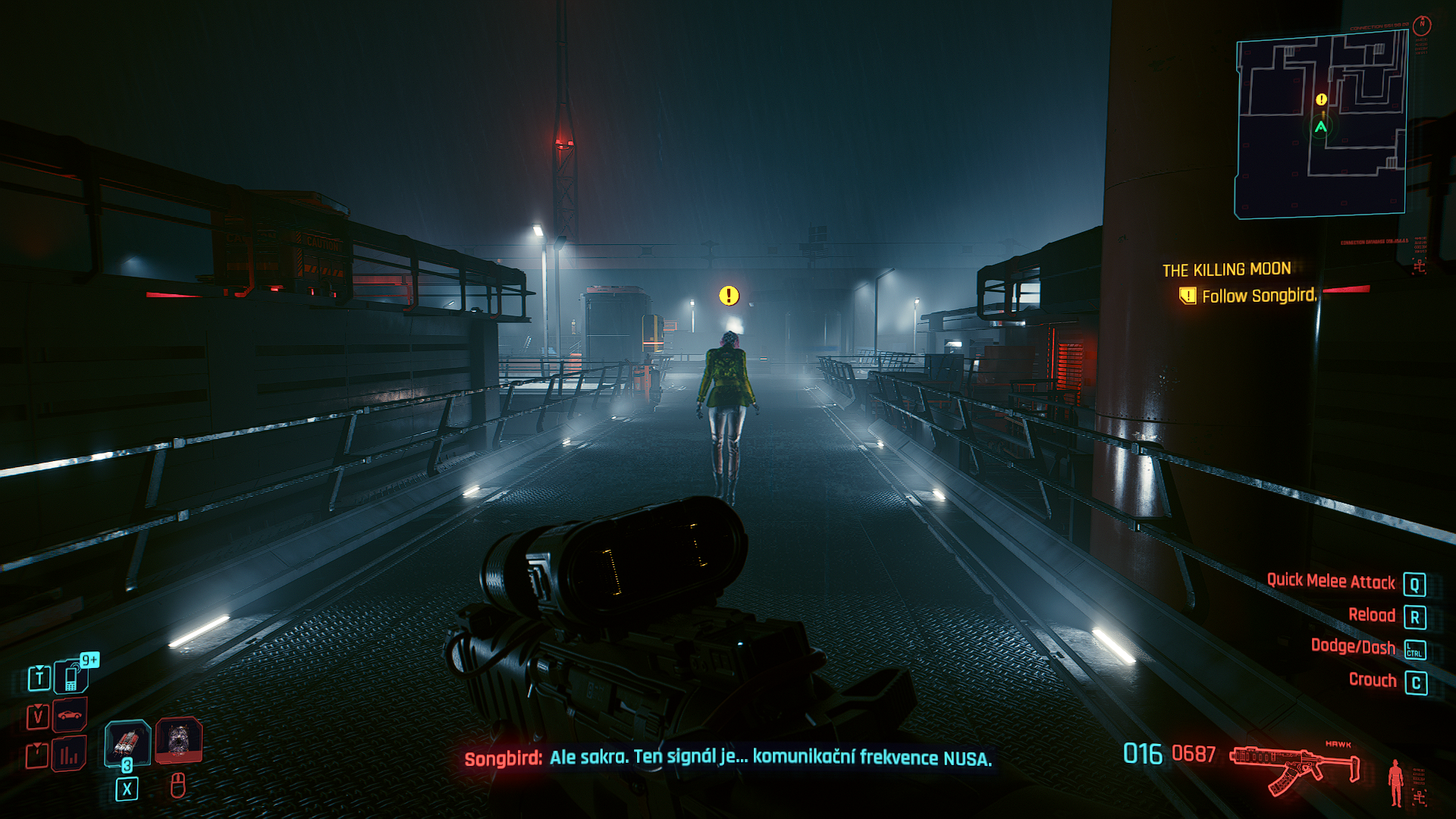This screenshot has height=819, width=1456.
Task: Use the inhaler consumable slot
Action: click(x=127, y=742)
